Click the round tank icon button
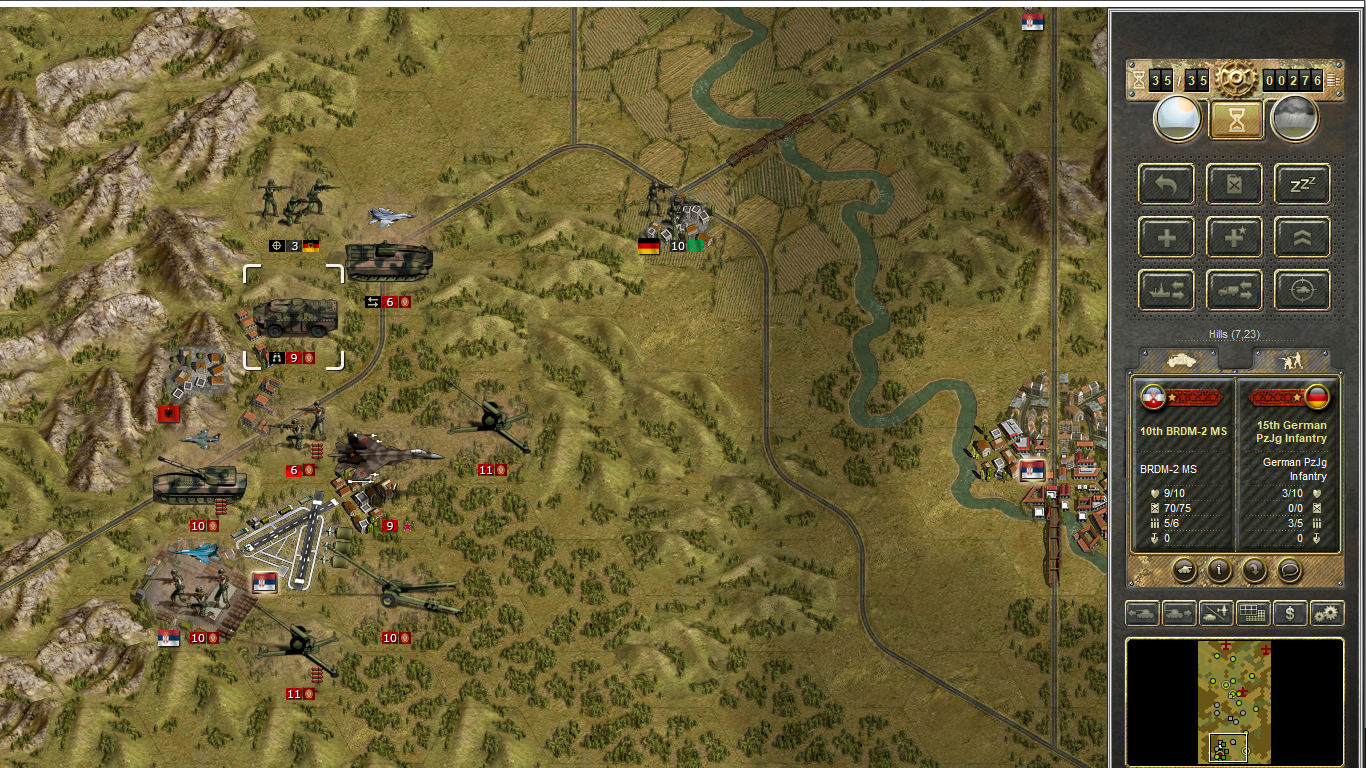The image size is (1366, 768). [x=1184, y=570]
